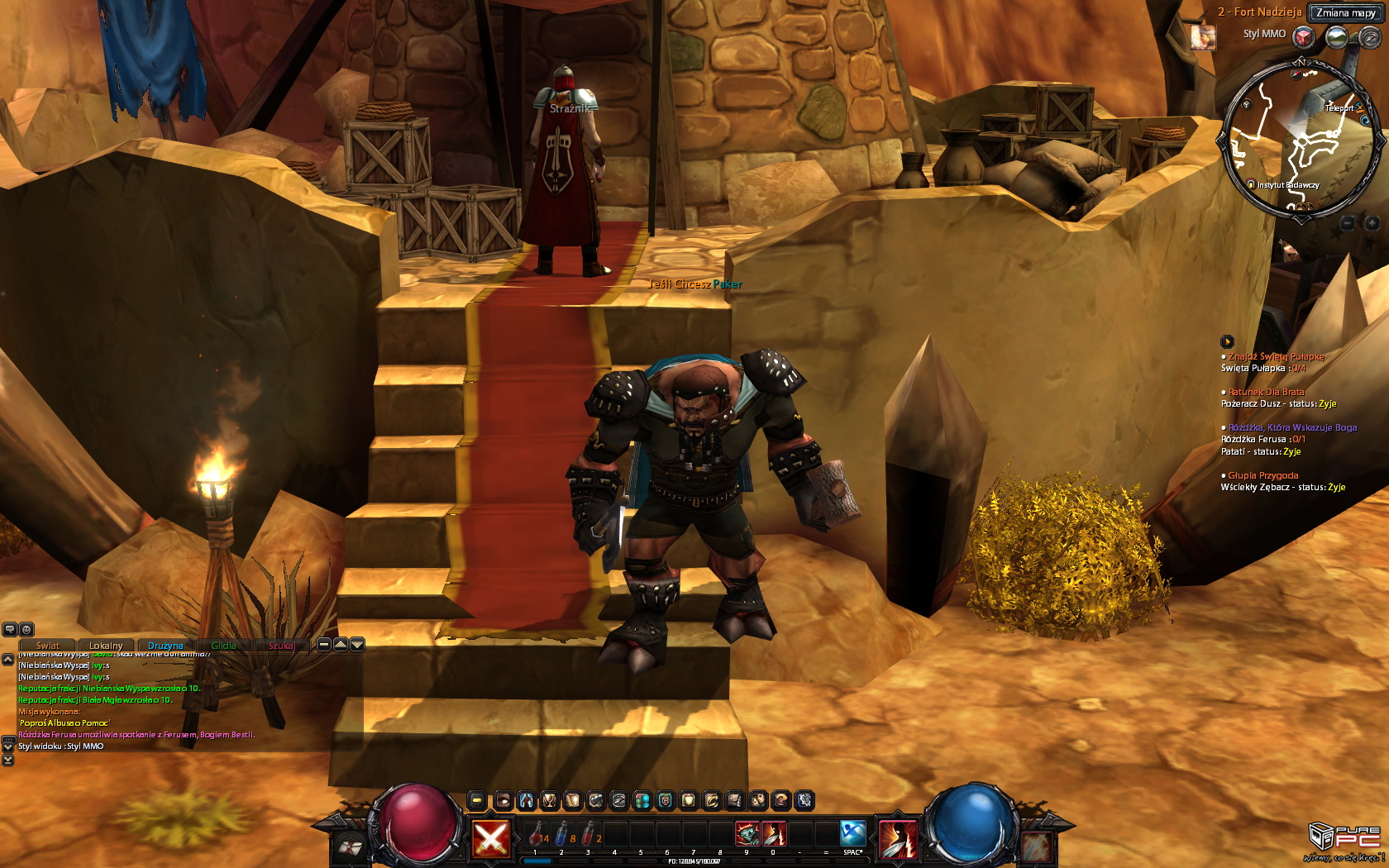Select the Znajdź Świętą Pułapkę quest entry
Image resolution: width=1389 pixels, height=868 pixels.
click(x=1276, y=356)
